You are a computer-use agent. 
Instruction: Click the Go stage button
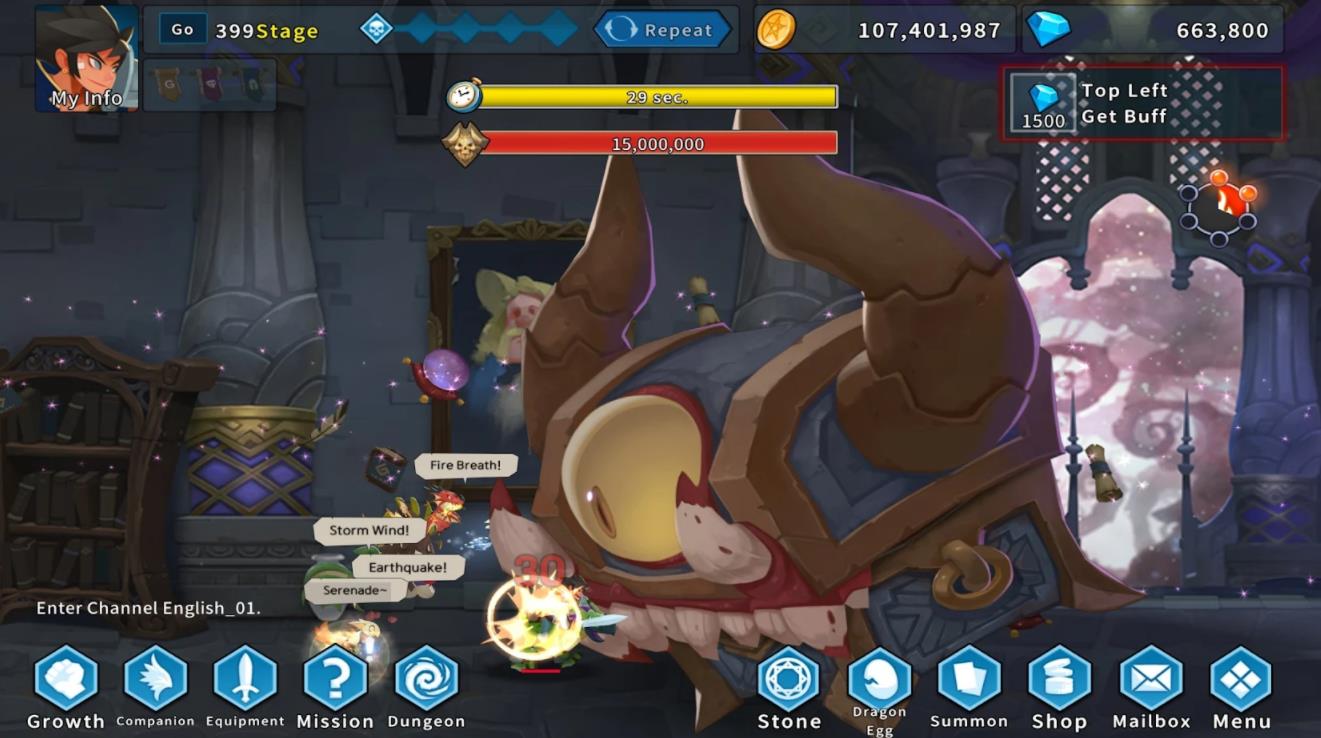[182, 30]
